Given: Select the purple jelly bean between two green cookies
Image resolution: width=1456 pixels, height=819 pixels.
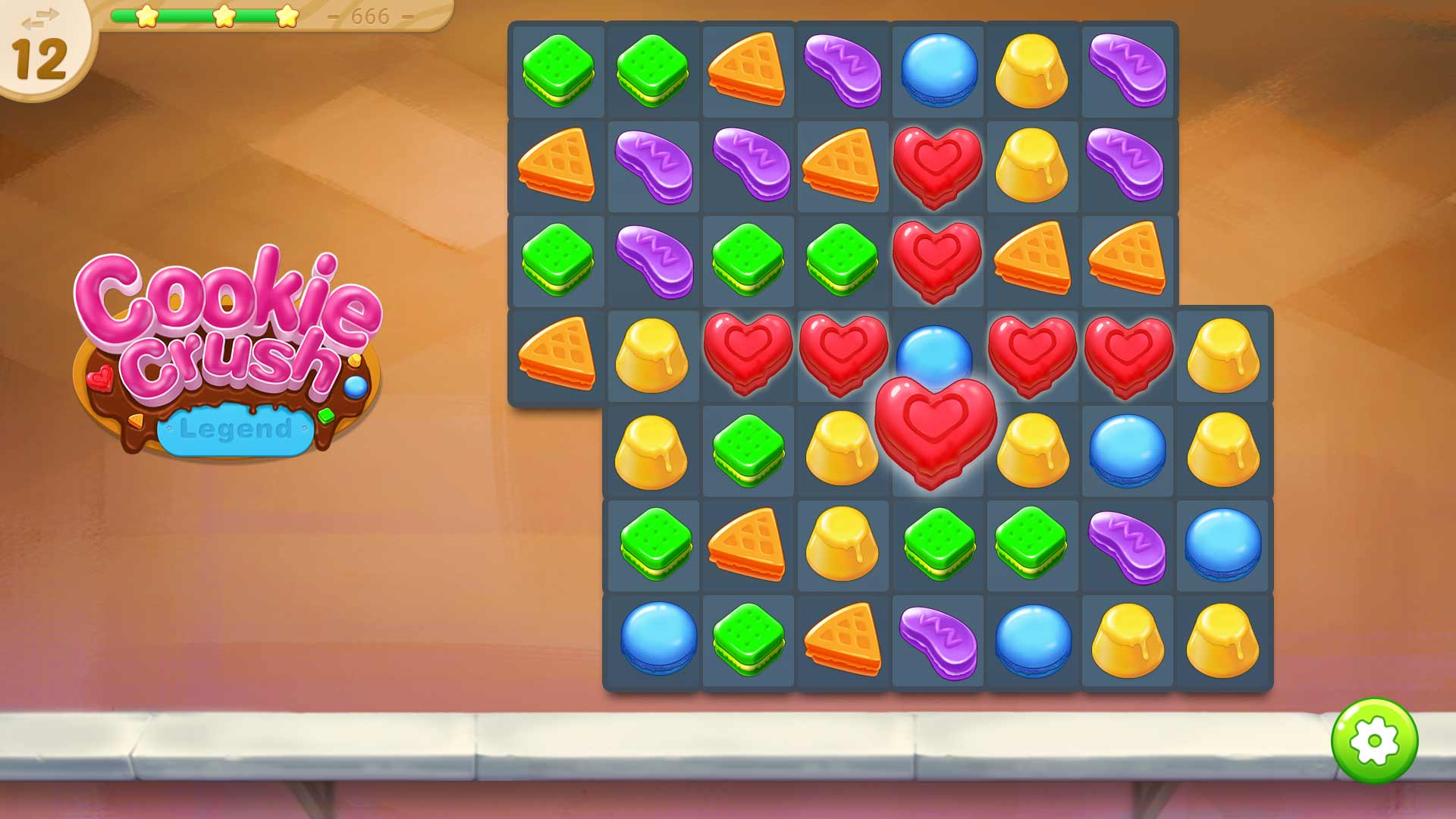Looking at the screenshot, I should [x=654, y=259].
